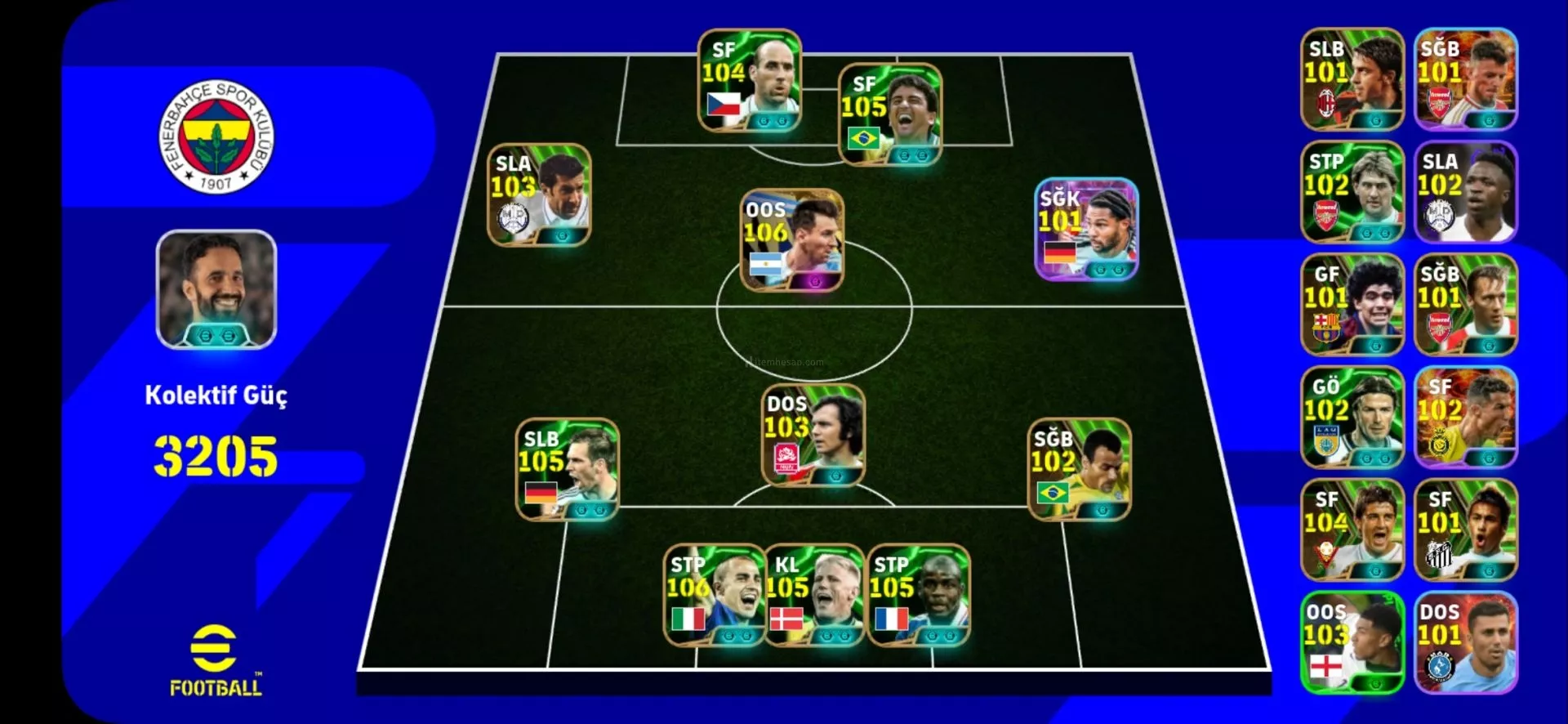Choose the SLB 105 Germany left back
Viewport: 1568px width, 724px height.
(x=567, y=469)
